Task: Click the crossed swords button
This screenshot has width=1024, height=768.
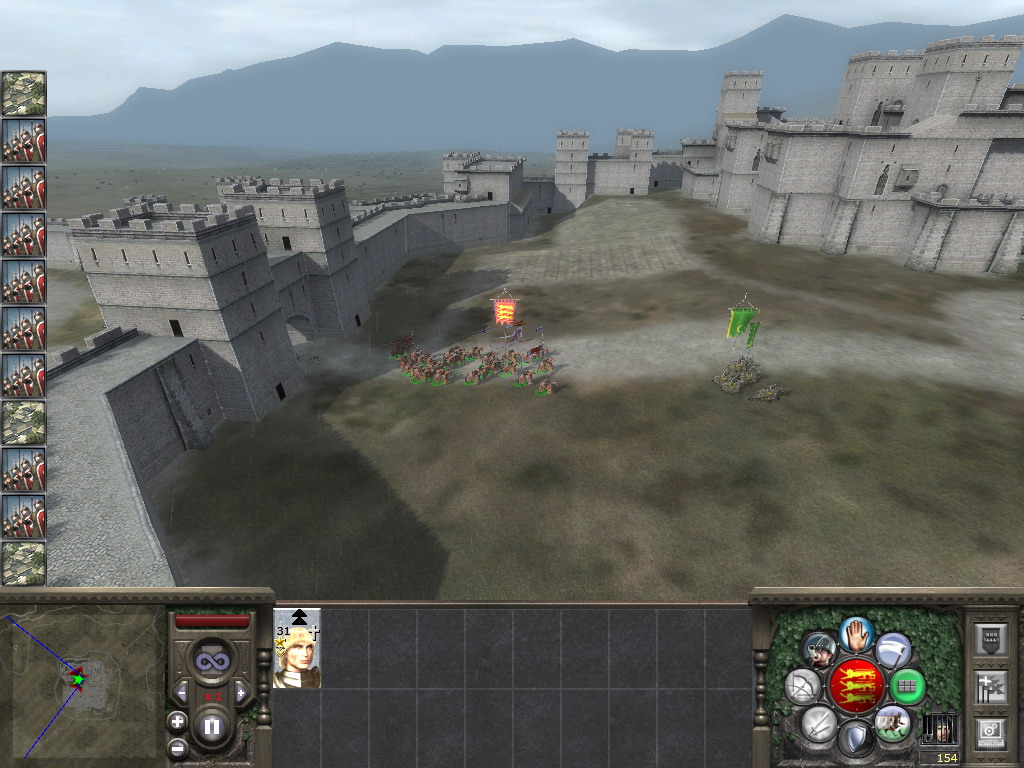Action: [818, 722]
